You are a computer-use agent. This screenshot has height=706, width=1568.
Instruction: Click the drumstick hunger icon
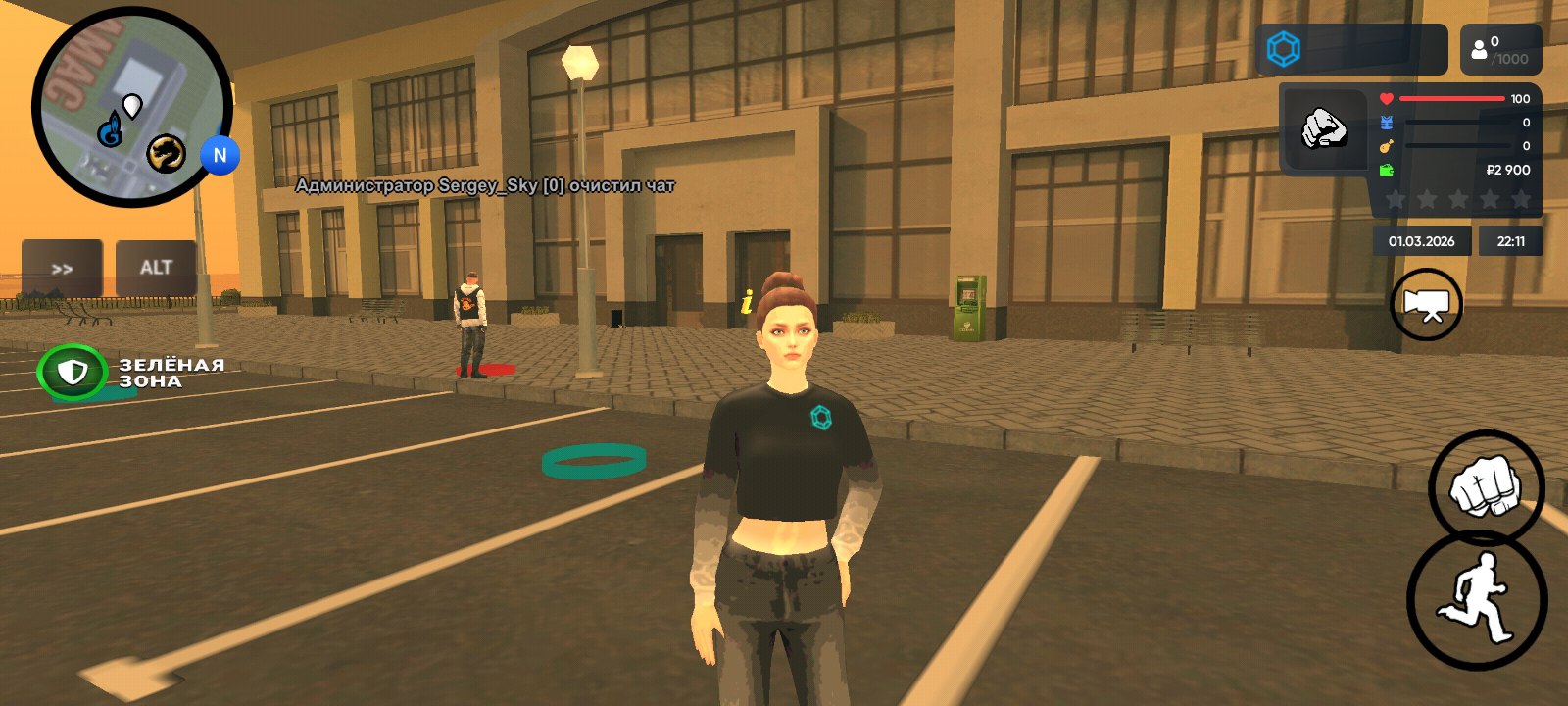(x=1385, y=145)
